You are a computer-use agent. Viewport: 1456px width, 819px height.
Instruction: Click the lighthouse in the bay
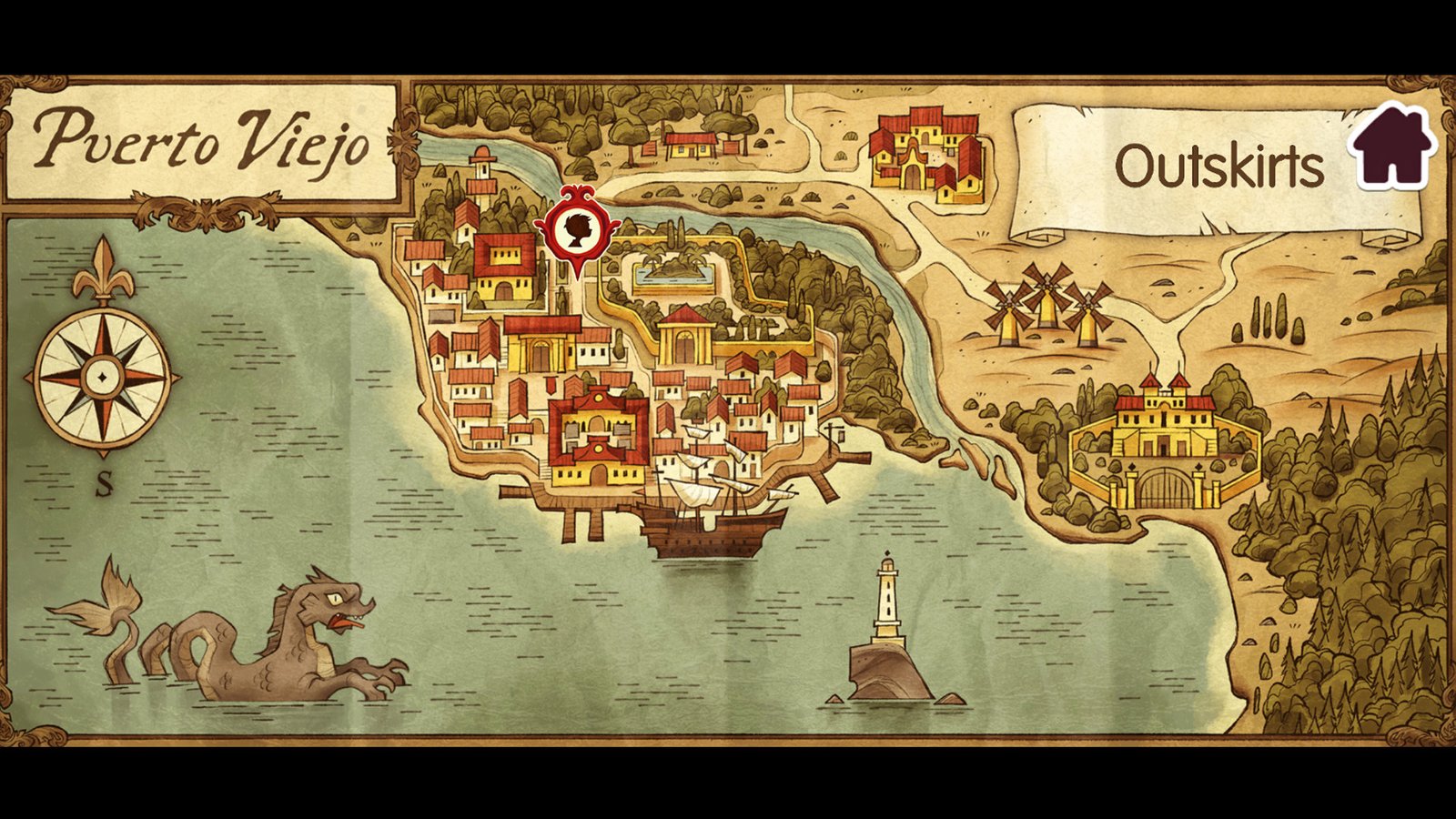tap(886, 596)
